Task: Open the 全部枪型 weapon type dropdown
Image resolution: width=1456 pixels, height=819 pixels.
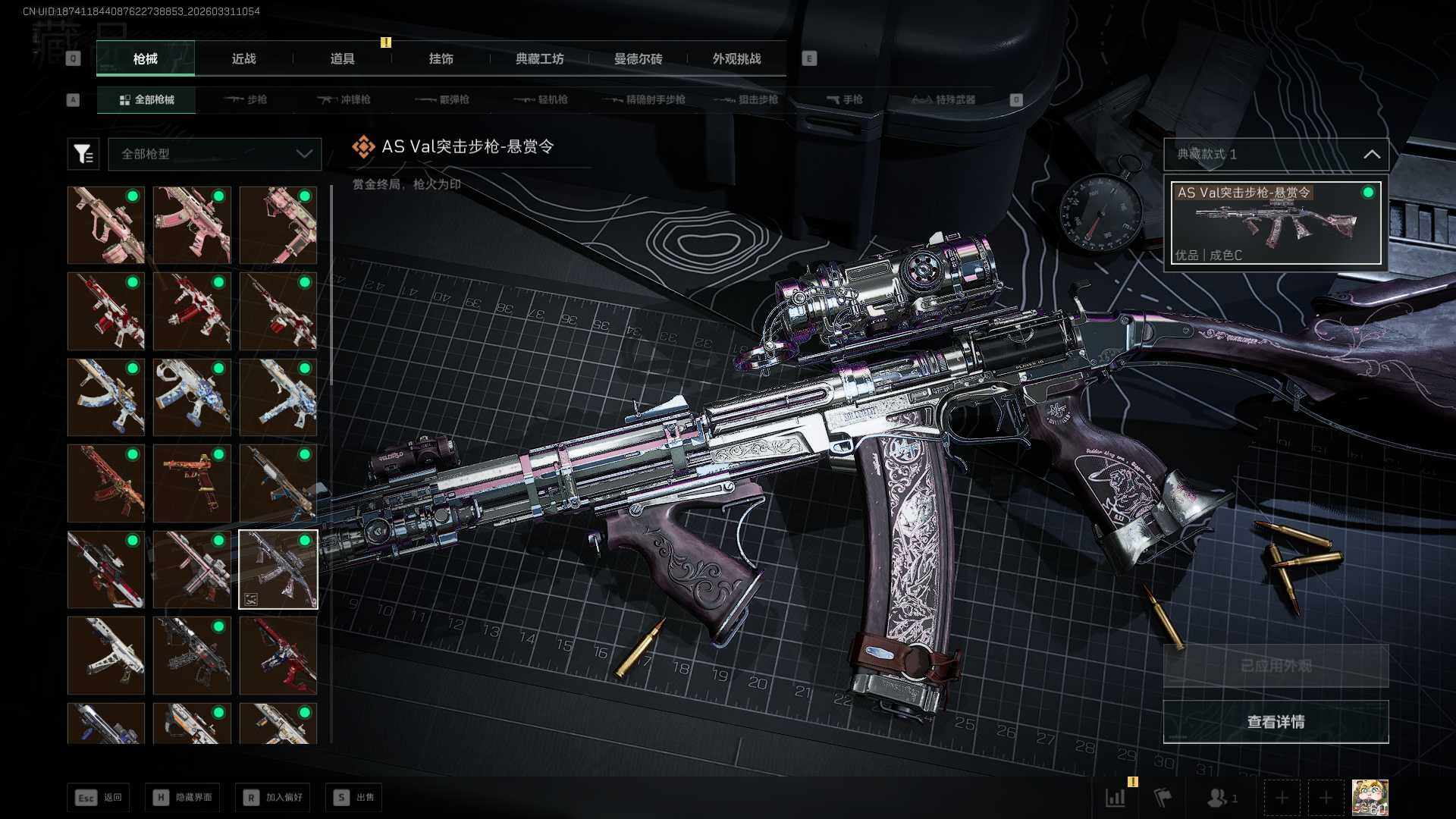Action: click(x=215, y=154)
